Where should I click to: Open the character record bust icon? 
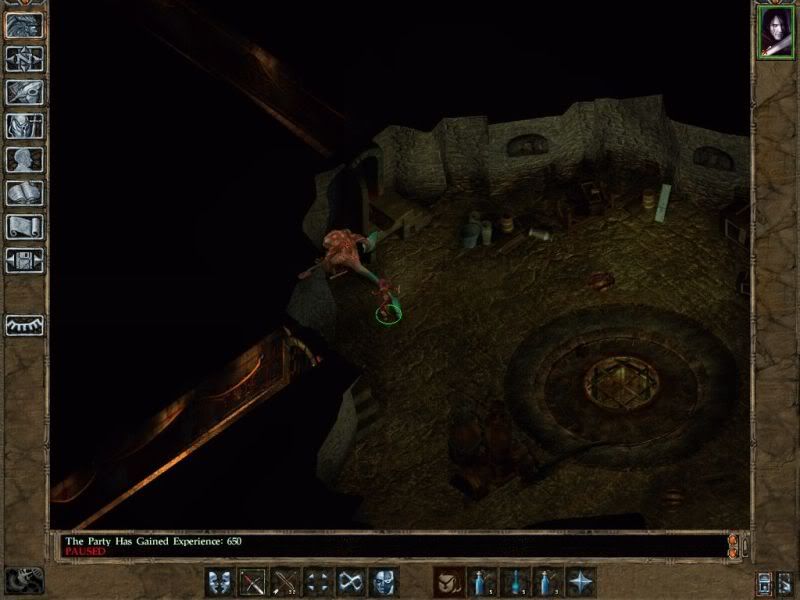(23, 160)
